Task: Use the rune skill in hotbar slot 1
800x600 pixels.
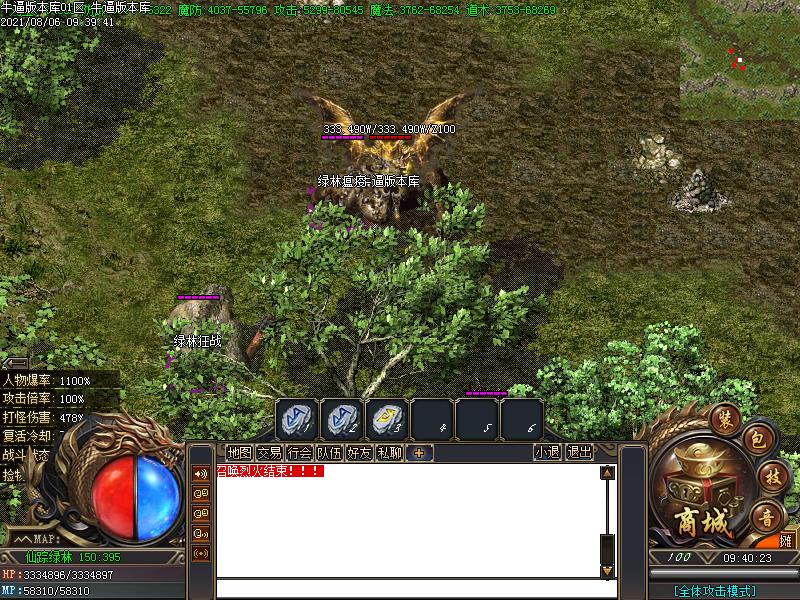Action: [296, 419]
